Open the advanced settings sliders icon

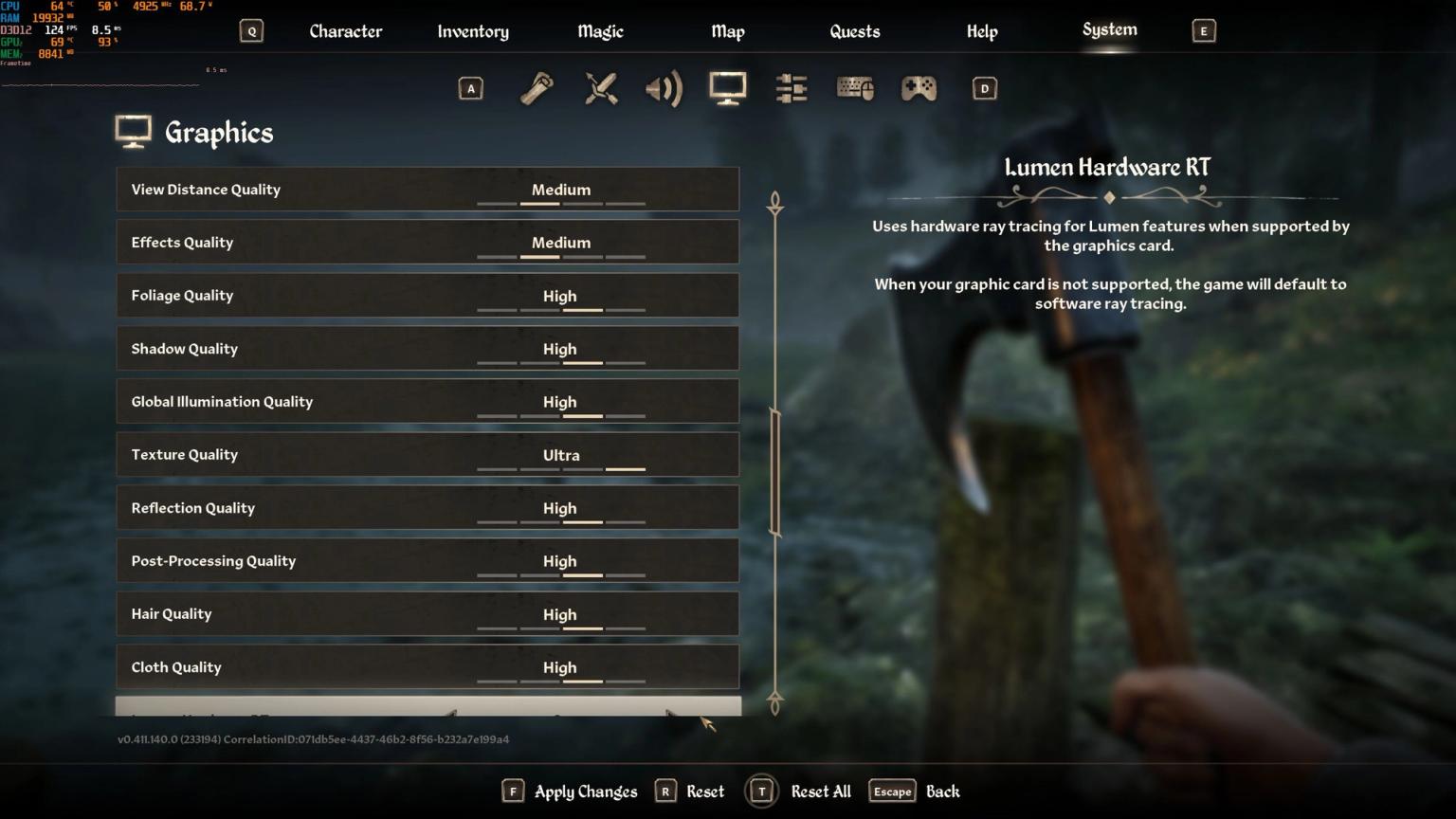(x=791, y=88)
